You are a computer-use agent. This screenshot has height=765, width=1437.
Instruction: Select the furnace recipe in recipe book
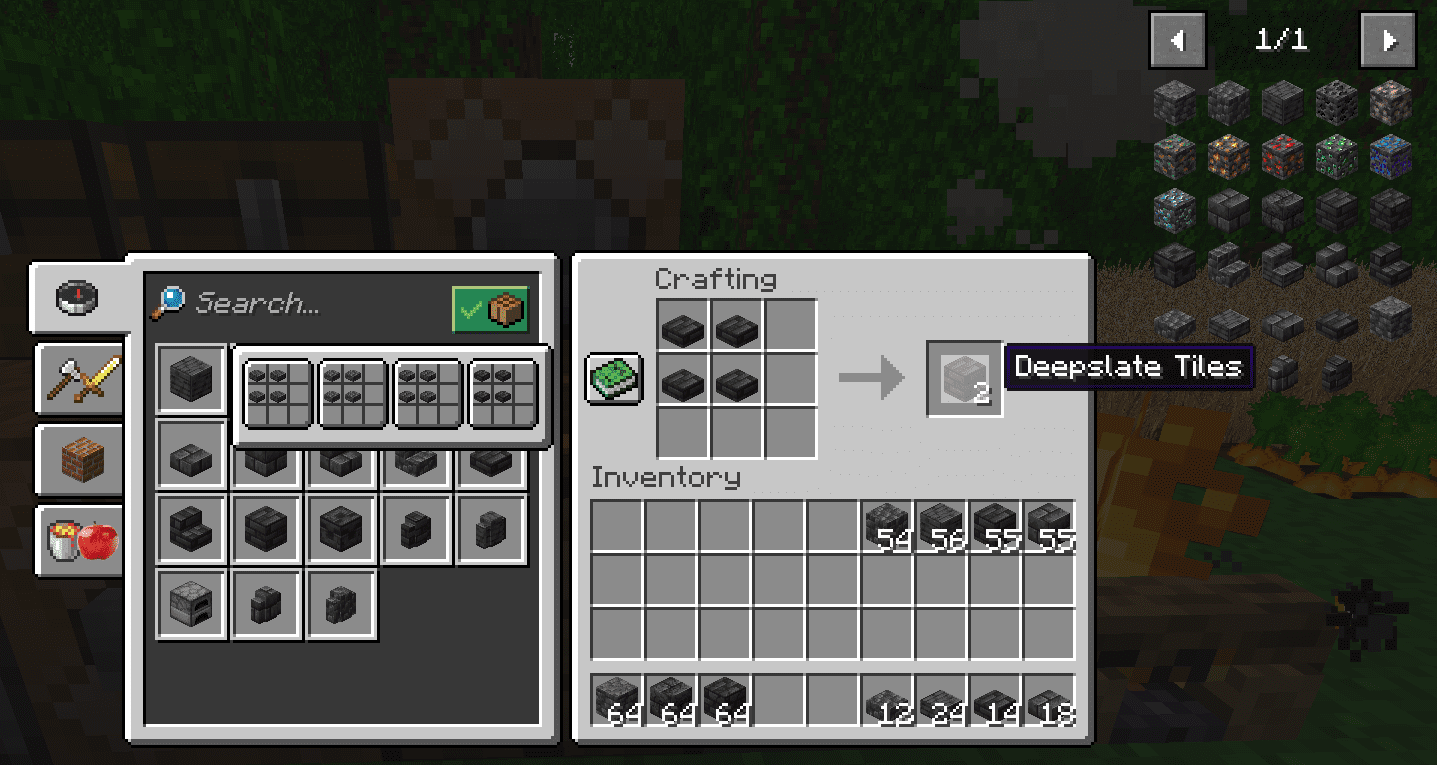coord(192,605)
